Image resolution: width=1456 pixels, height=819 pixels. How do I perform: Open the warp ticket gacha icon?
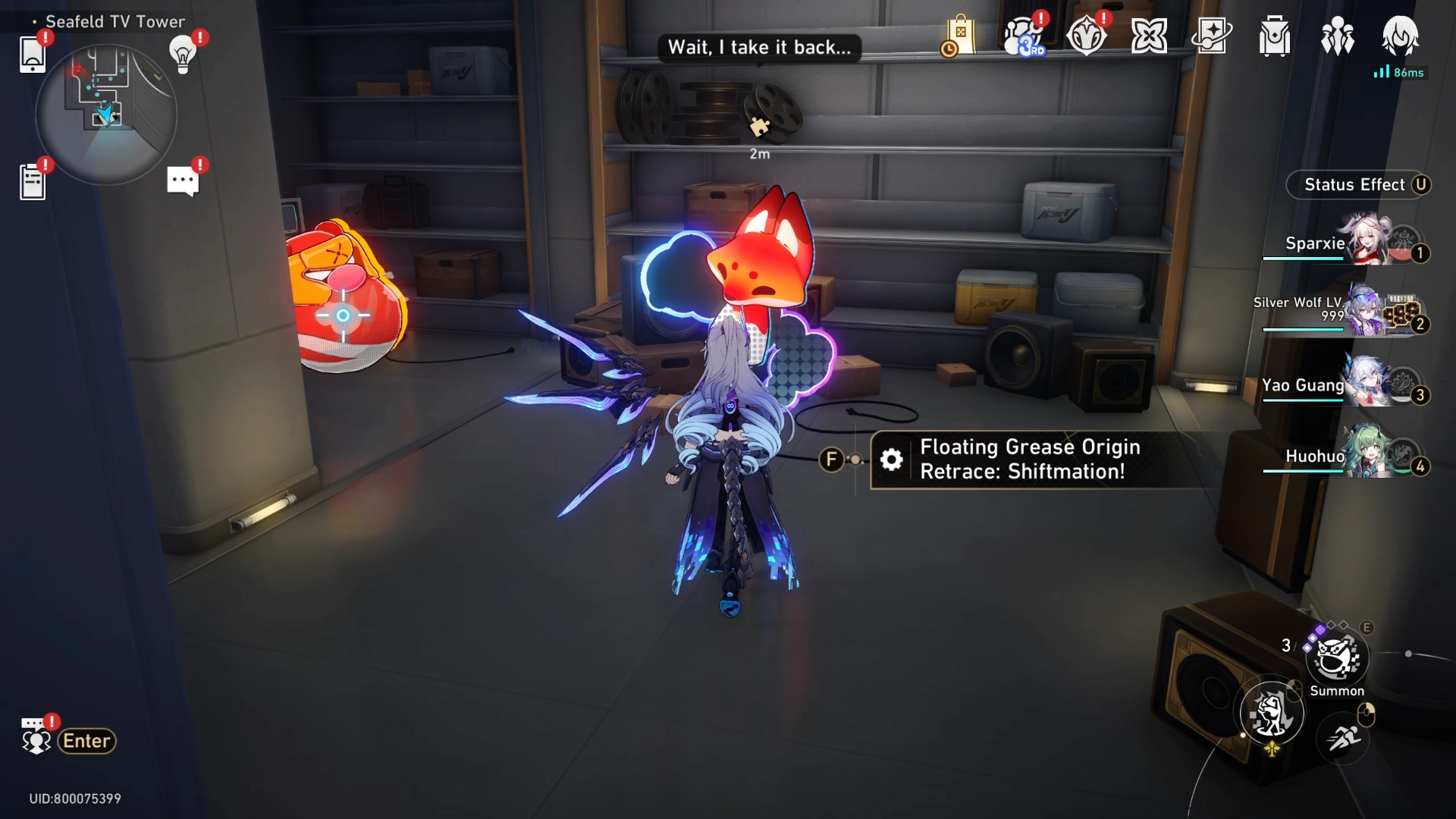click(x=1211, y=36)
